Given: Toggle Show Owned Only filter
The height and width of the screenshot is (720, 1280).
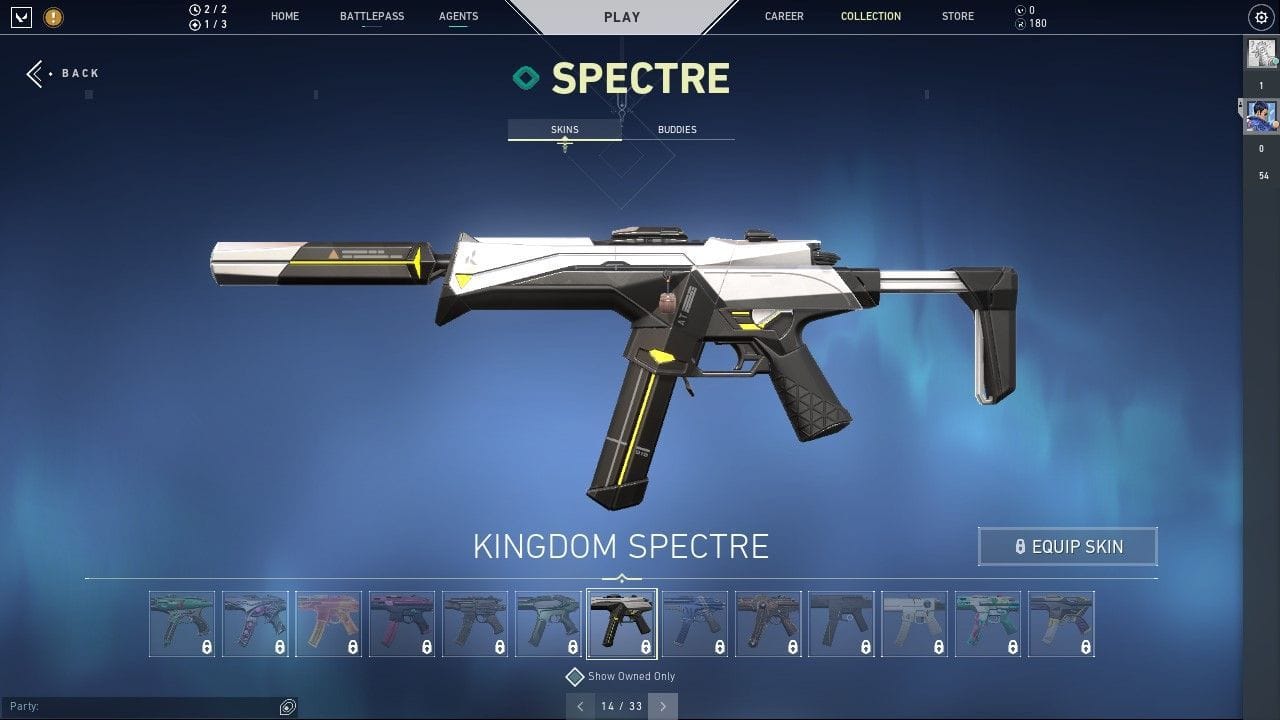Looking at the screenshot, I should click(x=574, y=676).
